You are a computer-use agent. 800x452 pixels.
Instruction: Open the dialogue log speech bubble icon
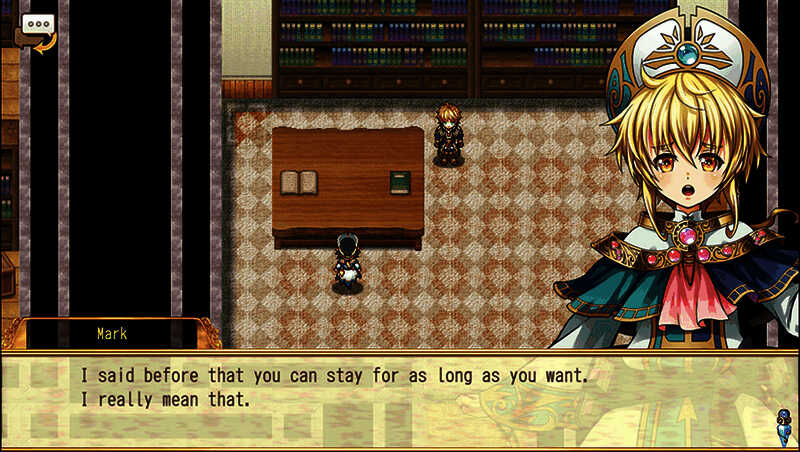(x=38, y=28)
